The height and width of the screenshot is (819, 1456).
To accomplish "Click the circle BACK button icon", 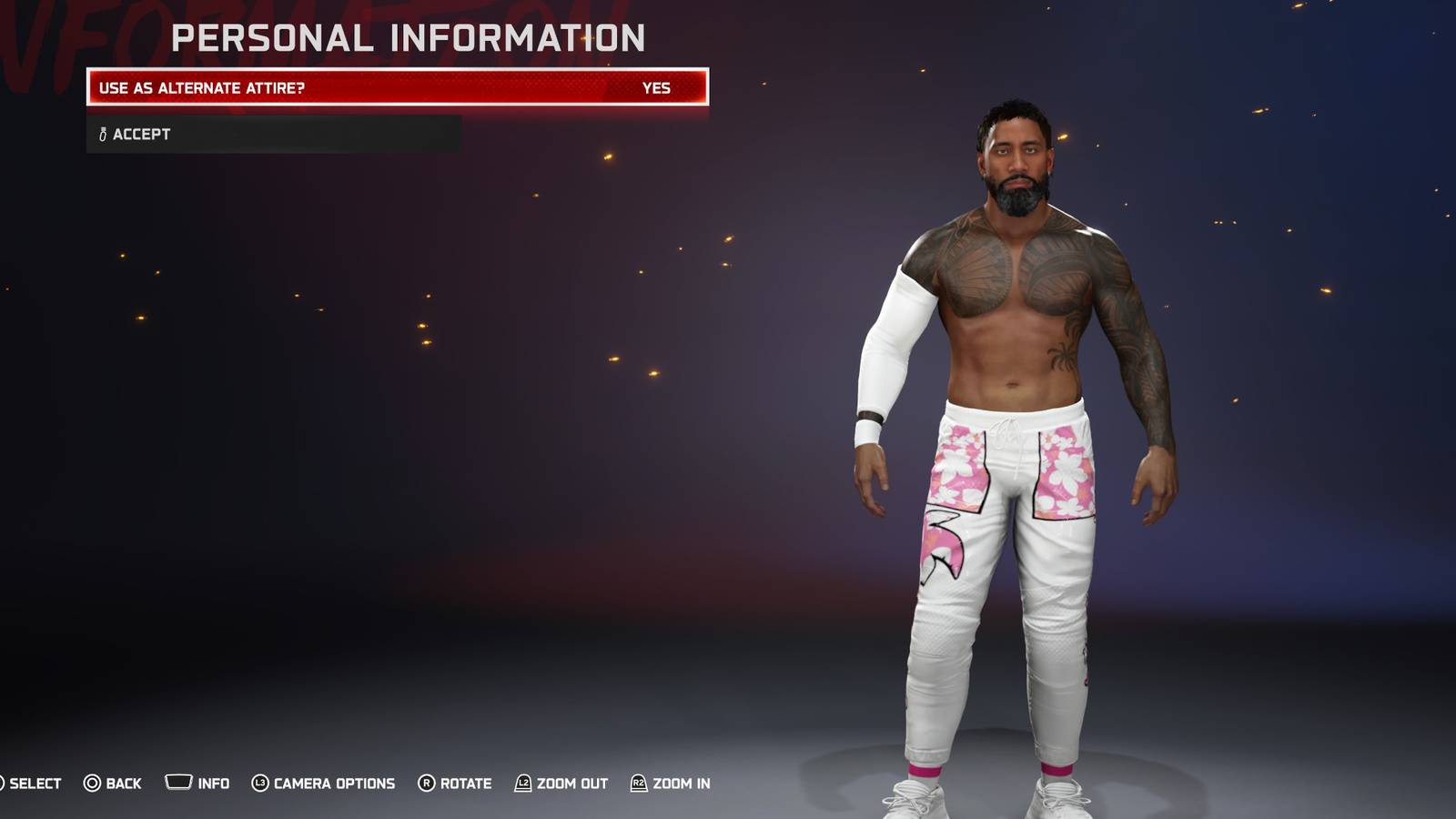I will coord(91,783).
